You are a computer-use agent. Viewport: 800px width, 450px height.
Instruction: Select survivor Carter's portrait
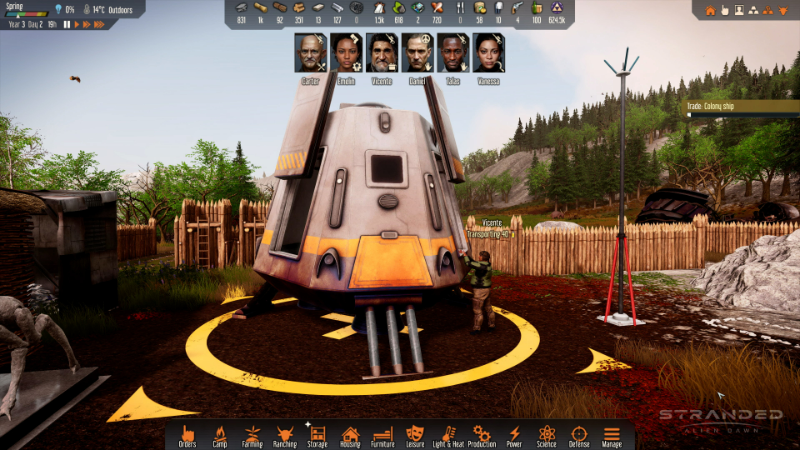[x=310, y=53]
